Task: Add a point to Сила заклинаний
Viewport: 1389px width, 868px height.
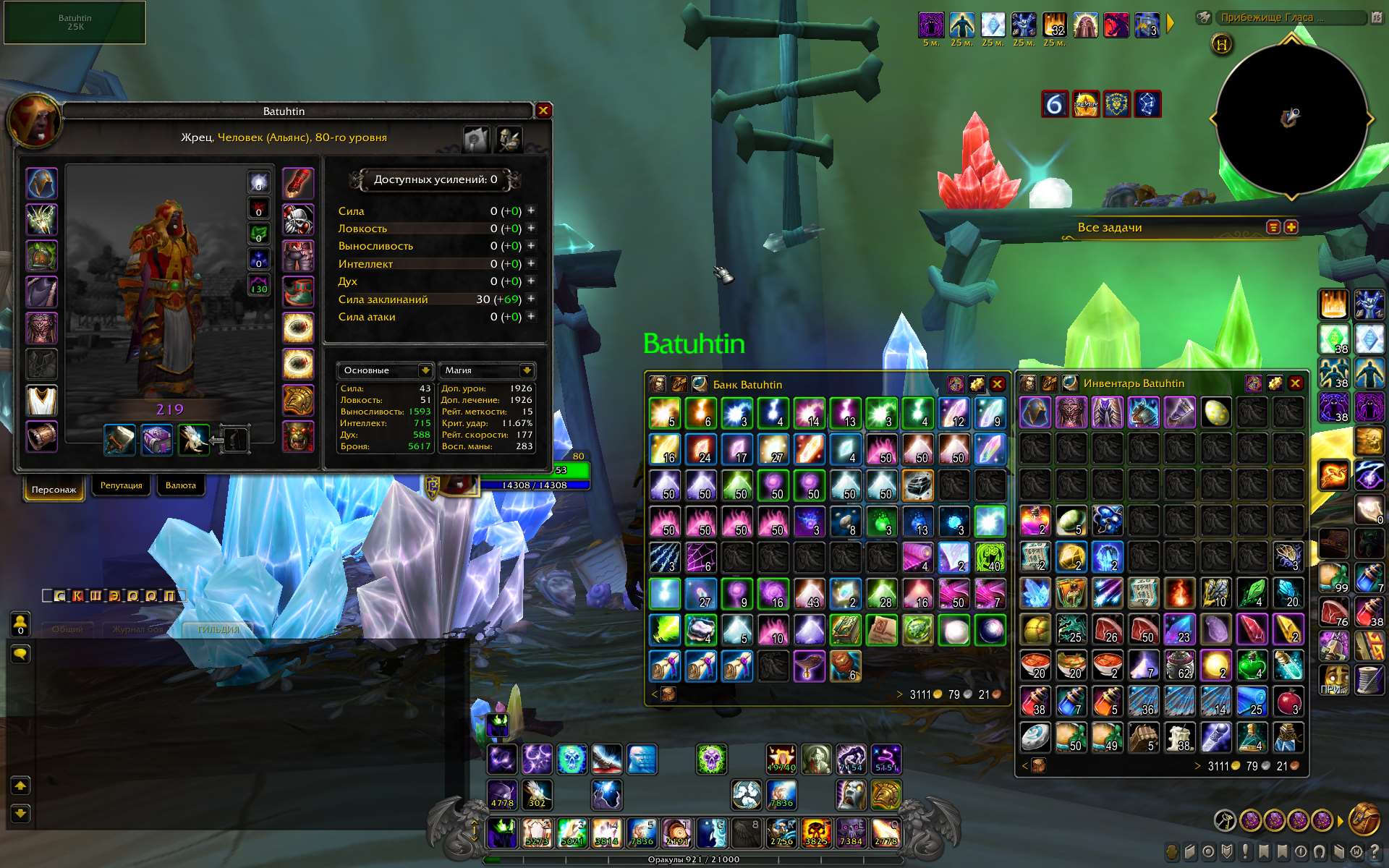Action: 531,299
